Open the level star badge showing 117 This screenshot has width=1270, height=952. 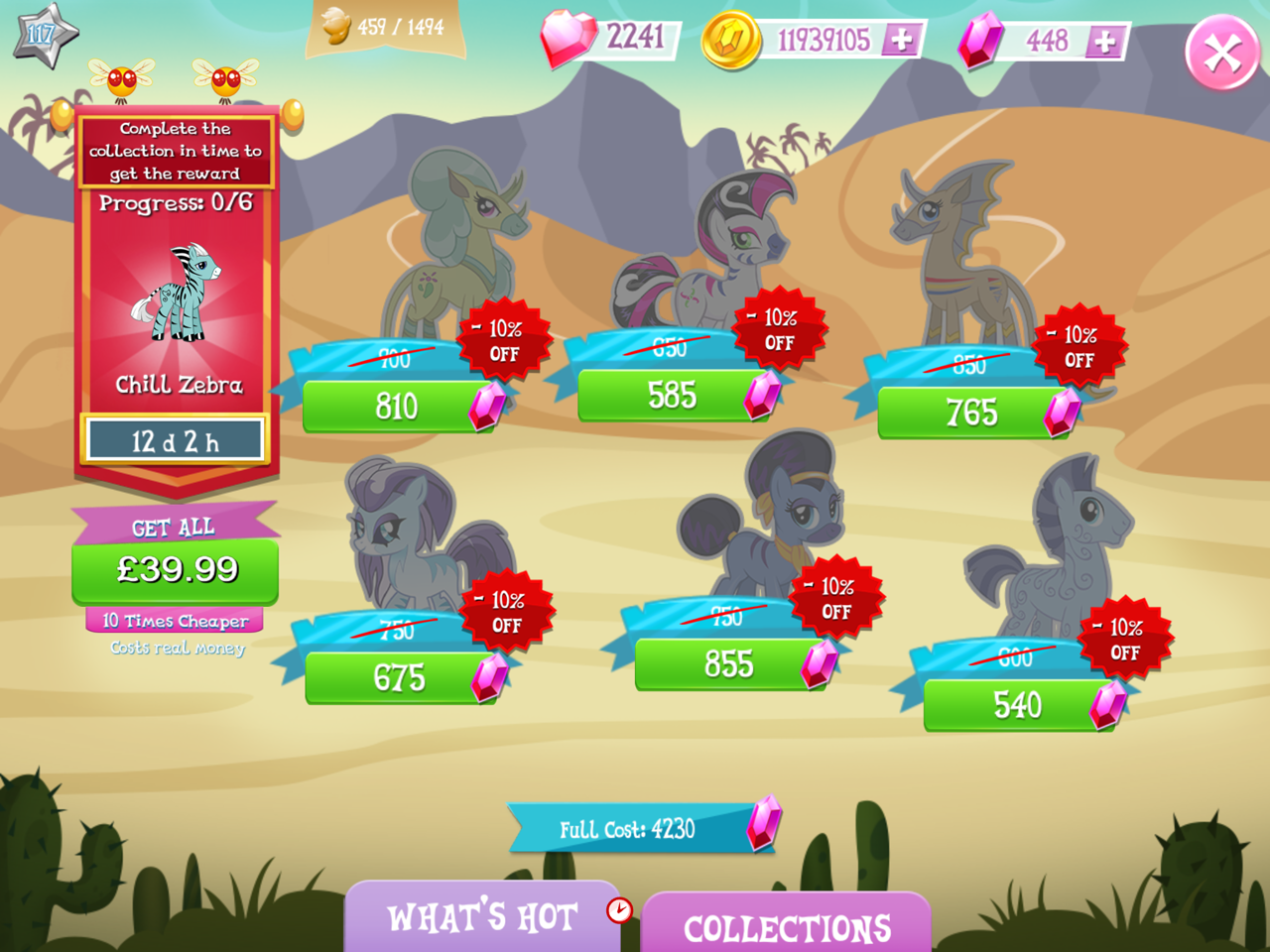pyautogui.click(x=42, y=32)
